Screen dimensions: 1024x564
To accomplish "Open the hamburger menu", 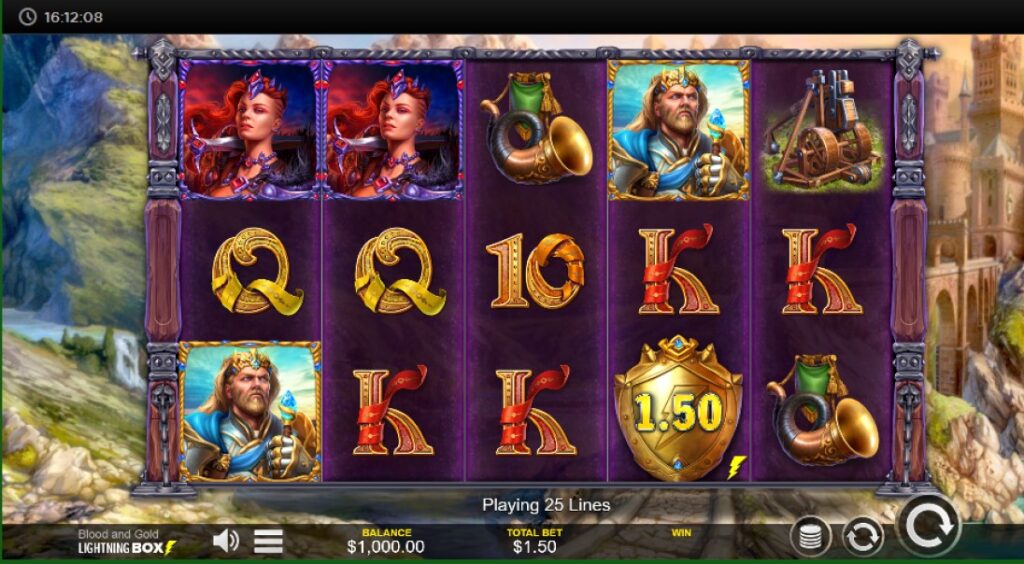I will (x=268, y=541).
